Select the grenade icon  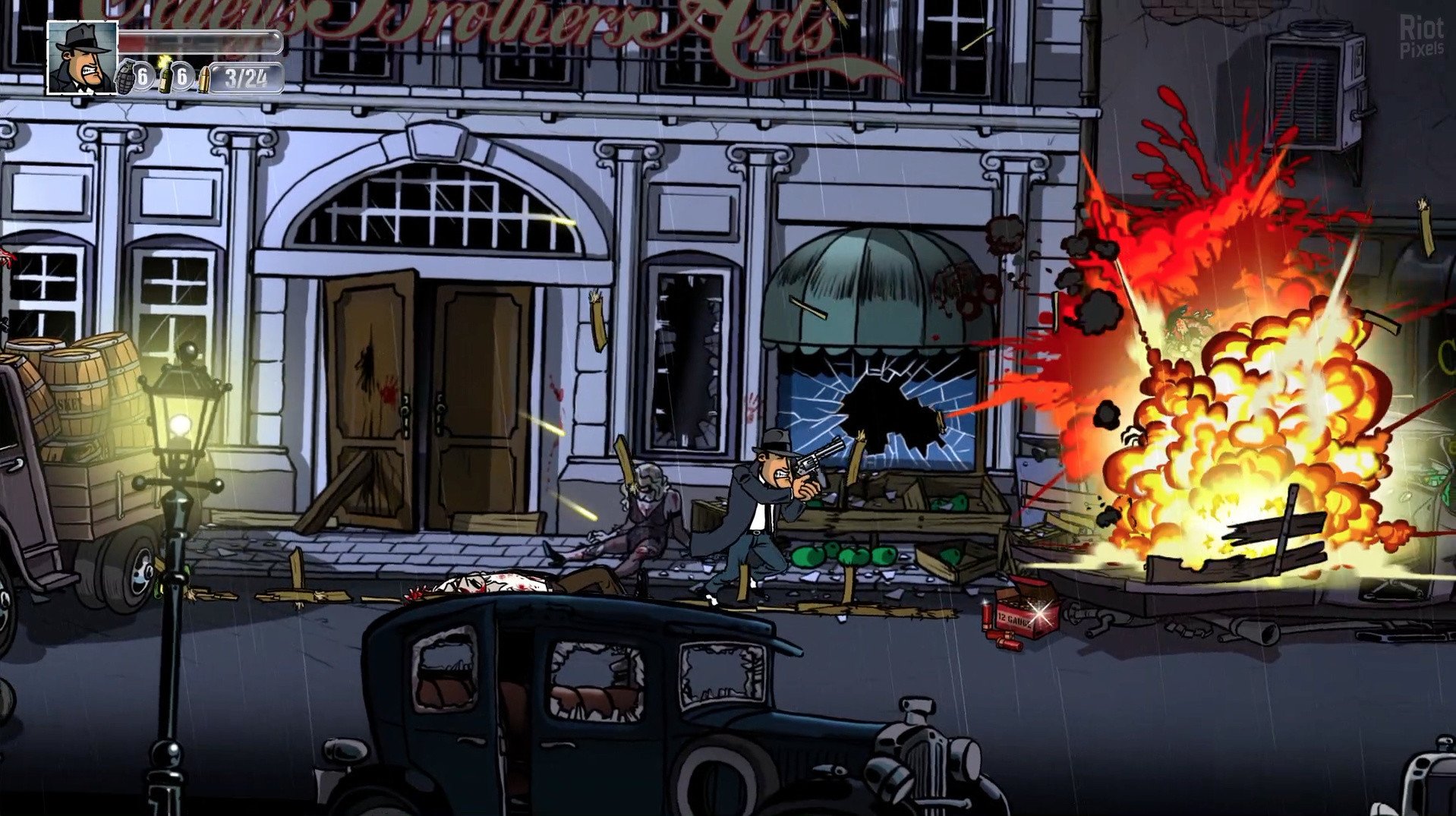point(124,77)
